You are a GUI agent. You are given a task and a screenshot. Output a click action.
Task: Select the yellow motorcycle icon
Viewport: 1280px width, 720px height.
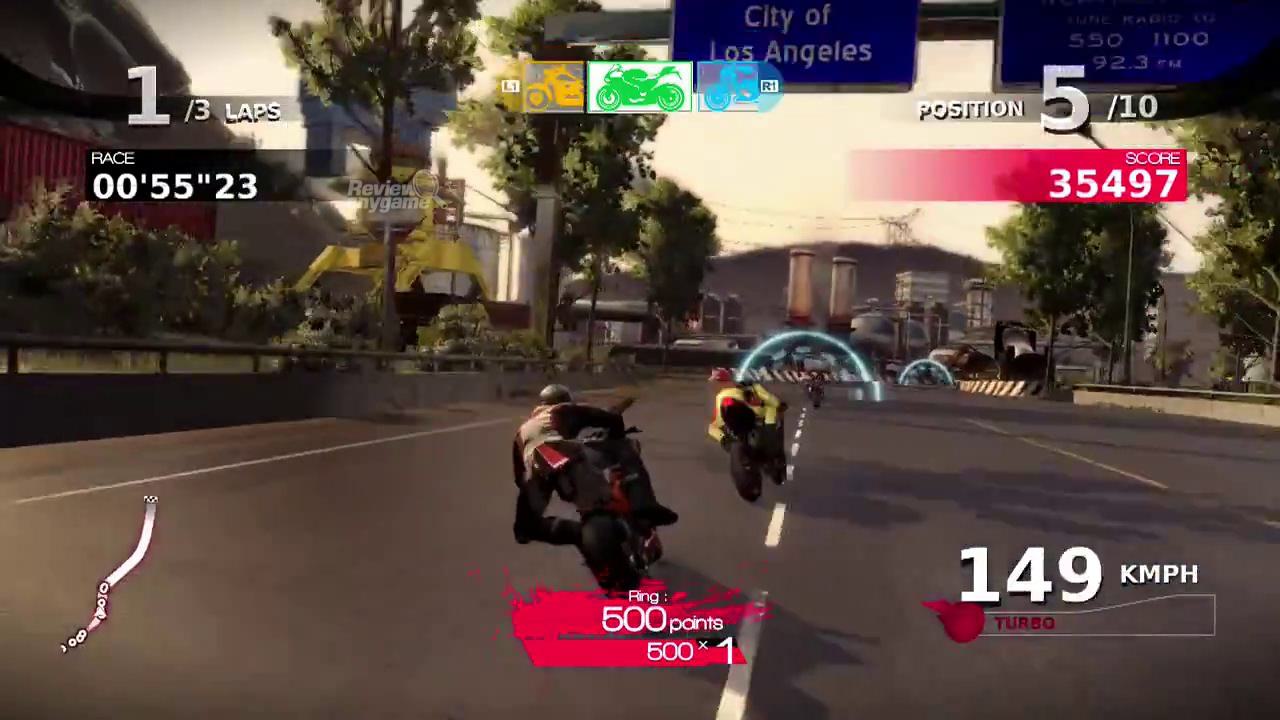tap(554, 88)
